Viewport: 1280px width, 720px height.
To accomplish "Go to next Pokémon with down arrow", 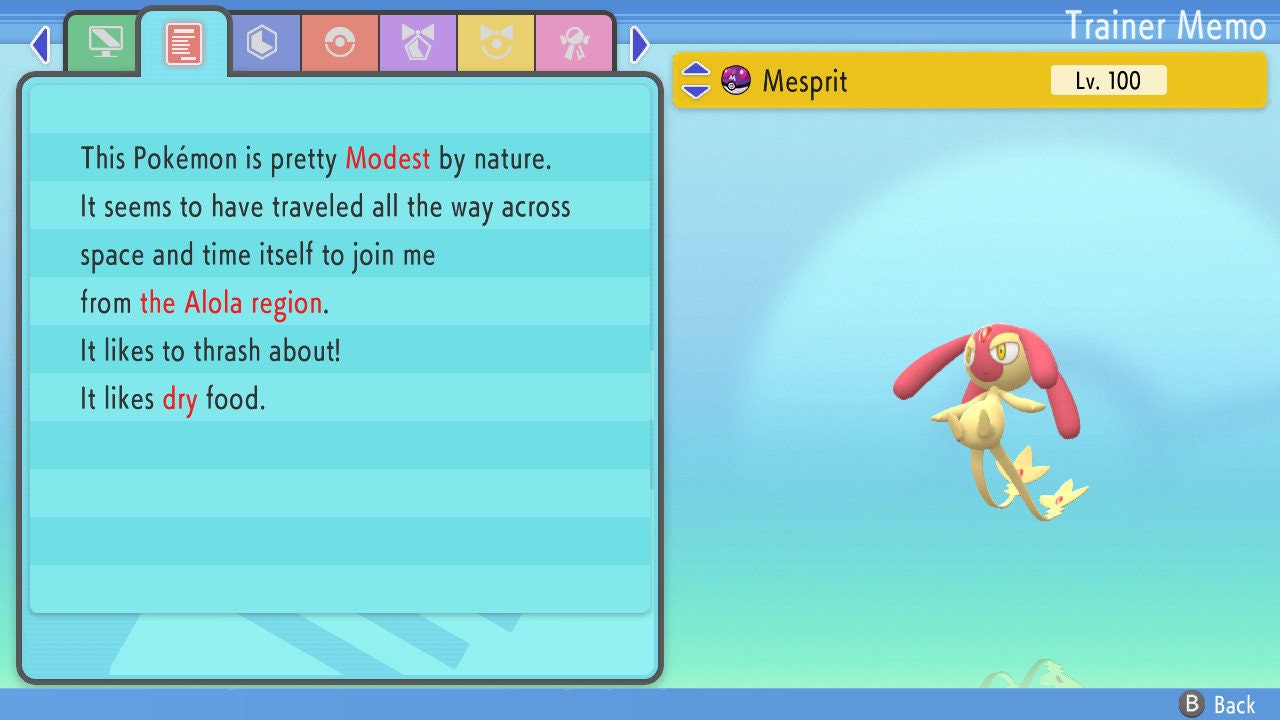I will pos(696,90).
